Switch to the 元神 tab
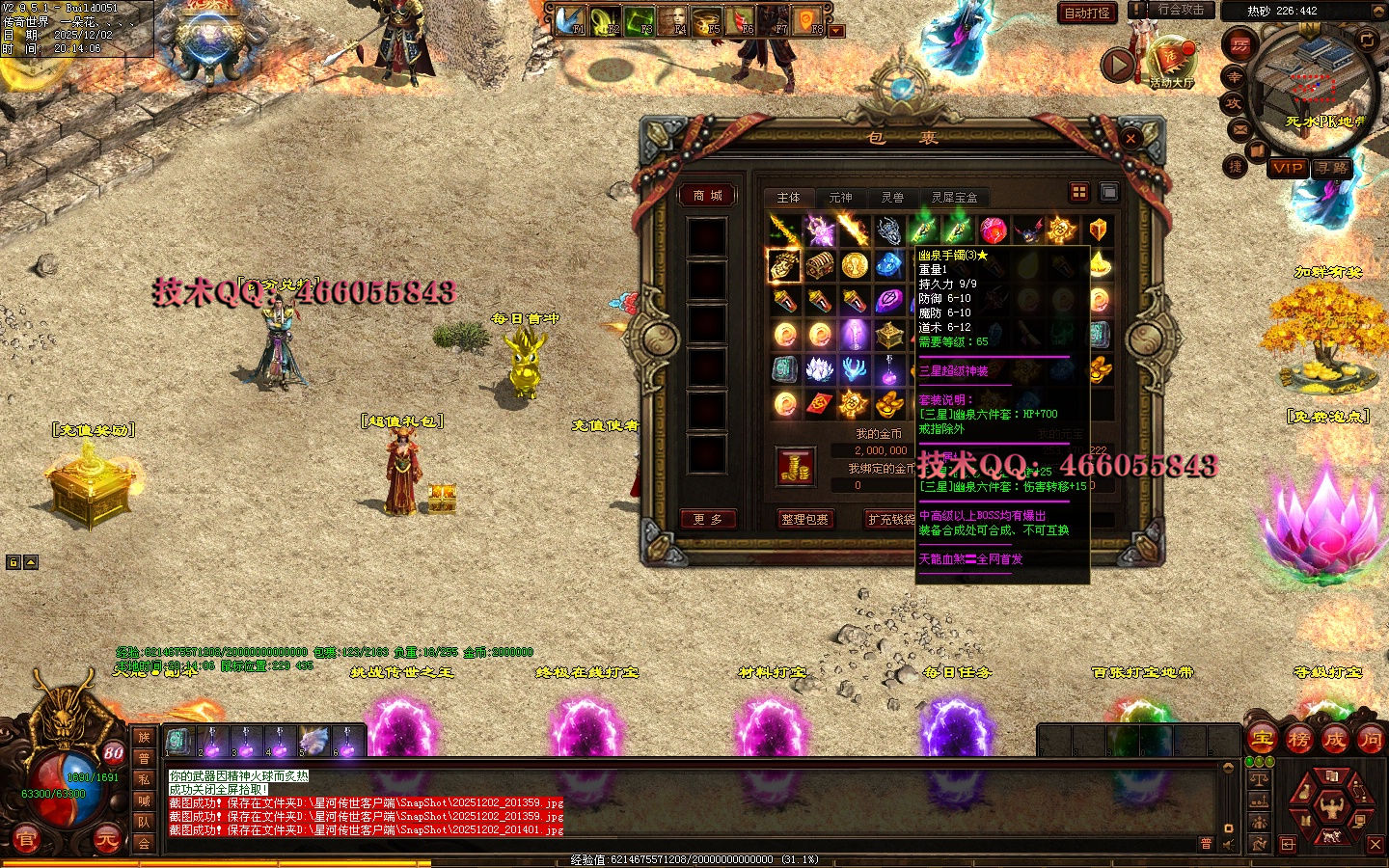 [x=840, y=197]
